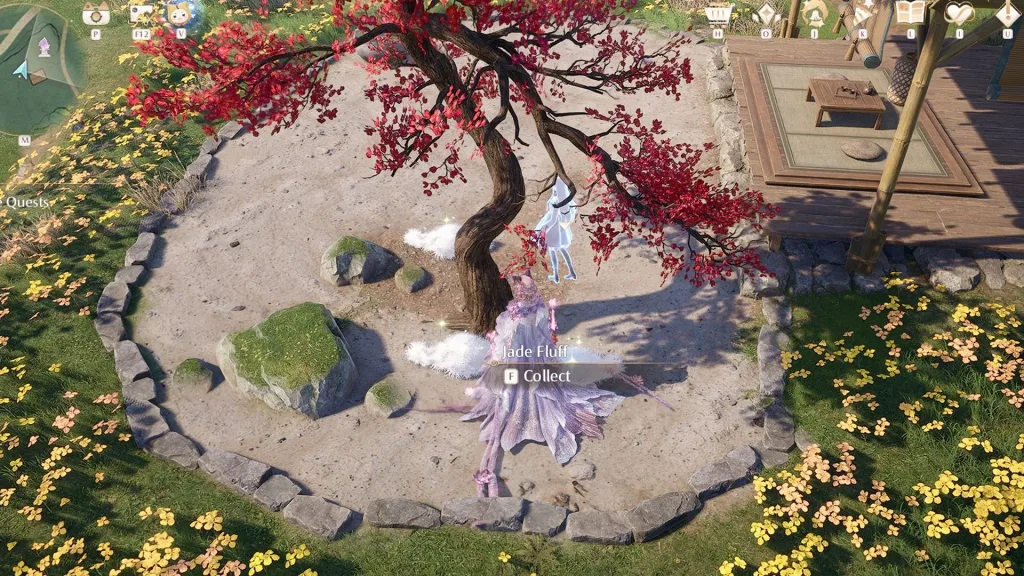Screen dimensions: 1024x576
Task: Open the shopping cart store
Action: [x=718, y=13]
